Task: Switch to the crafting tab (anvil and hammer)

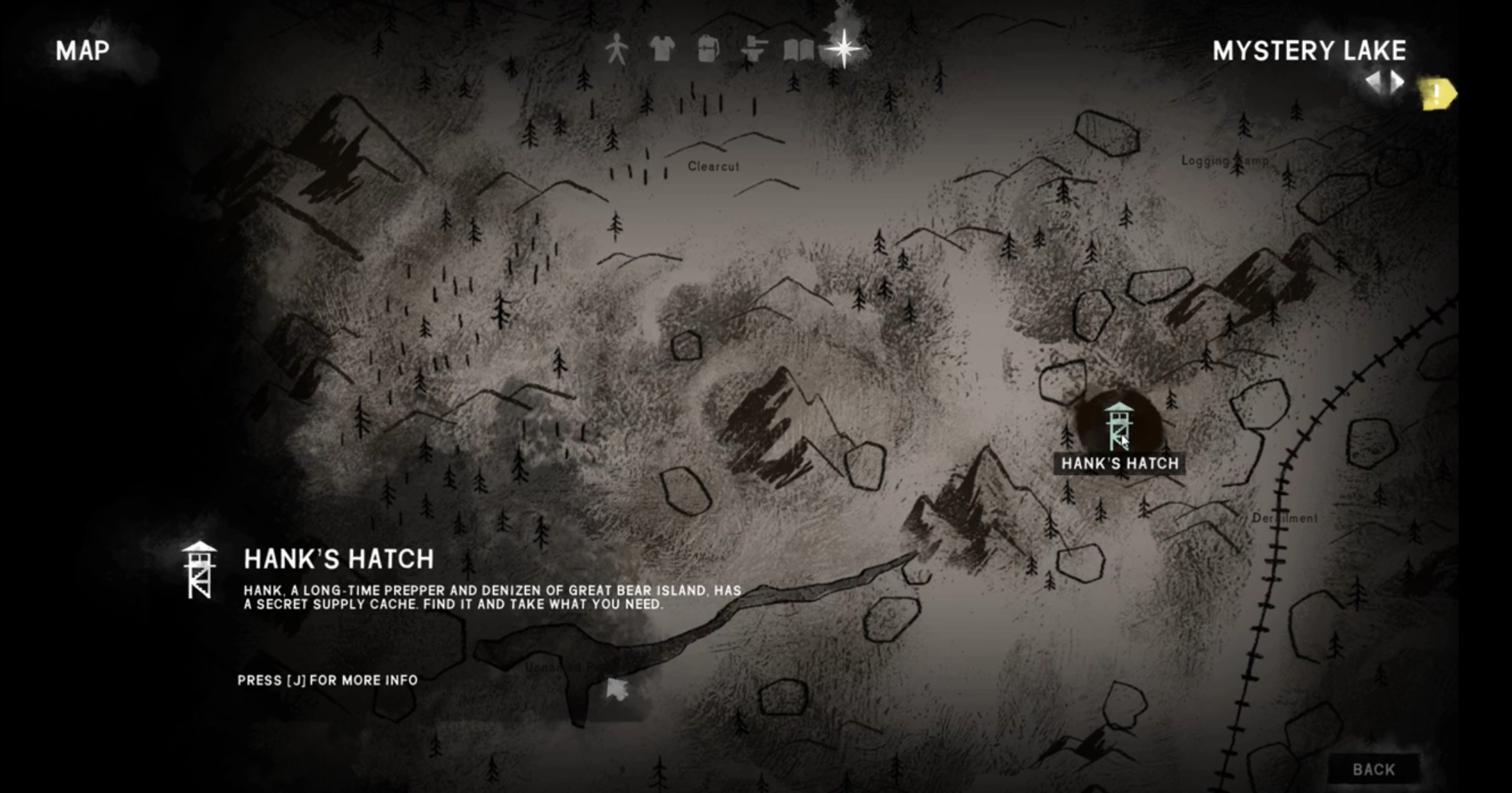Action: [754, 49]
